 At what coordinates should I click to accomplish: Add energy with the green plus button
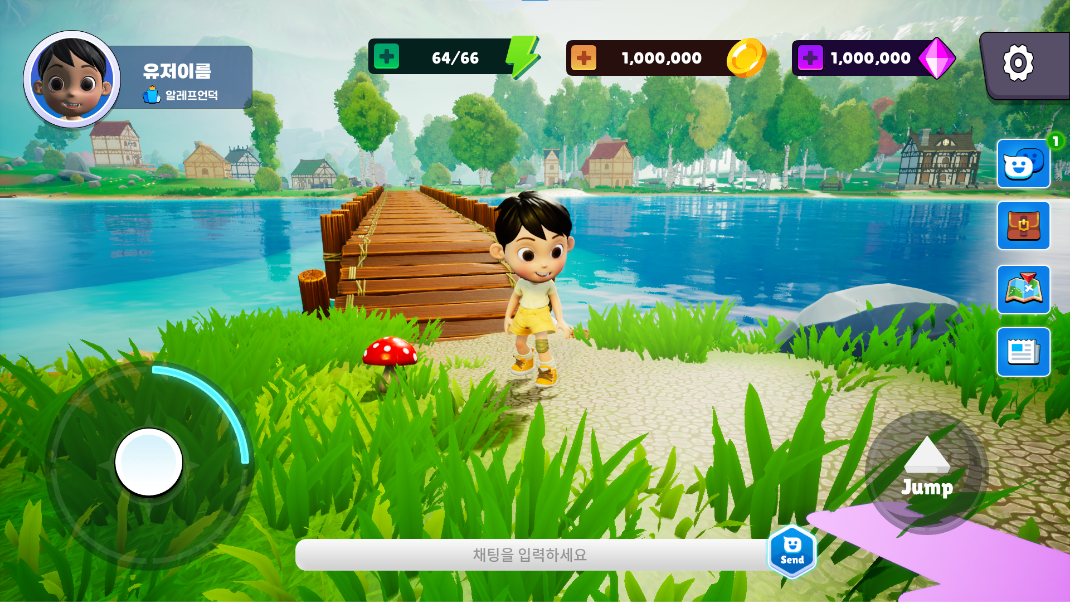tap(386, 57)
